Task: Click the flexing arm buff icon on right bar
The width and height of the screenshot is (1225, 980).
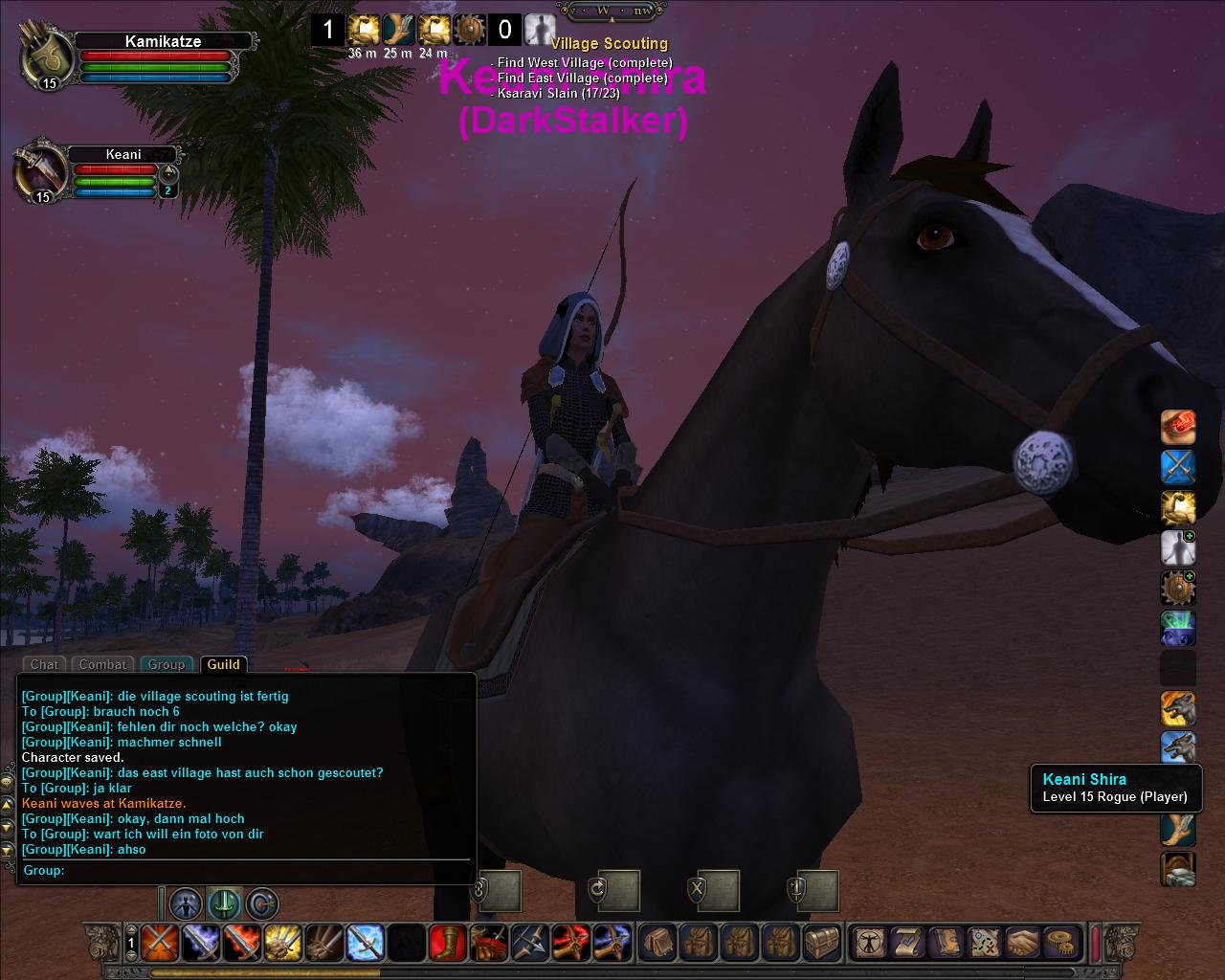Action: 1178,507
